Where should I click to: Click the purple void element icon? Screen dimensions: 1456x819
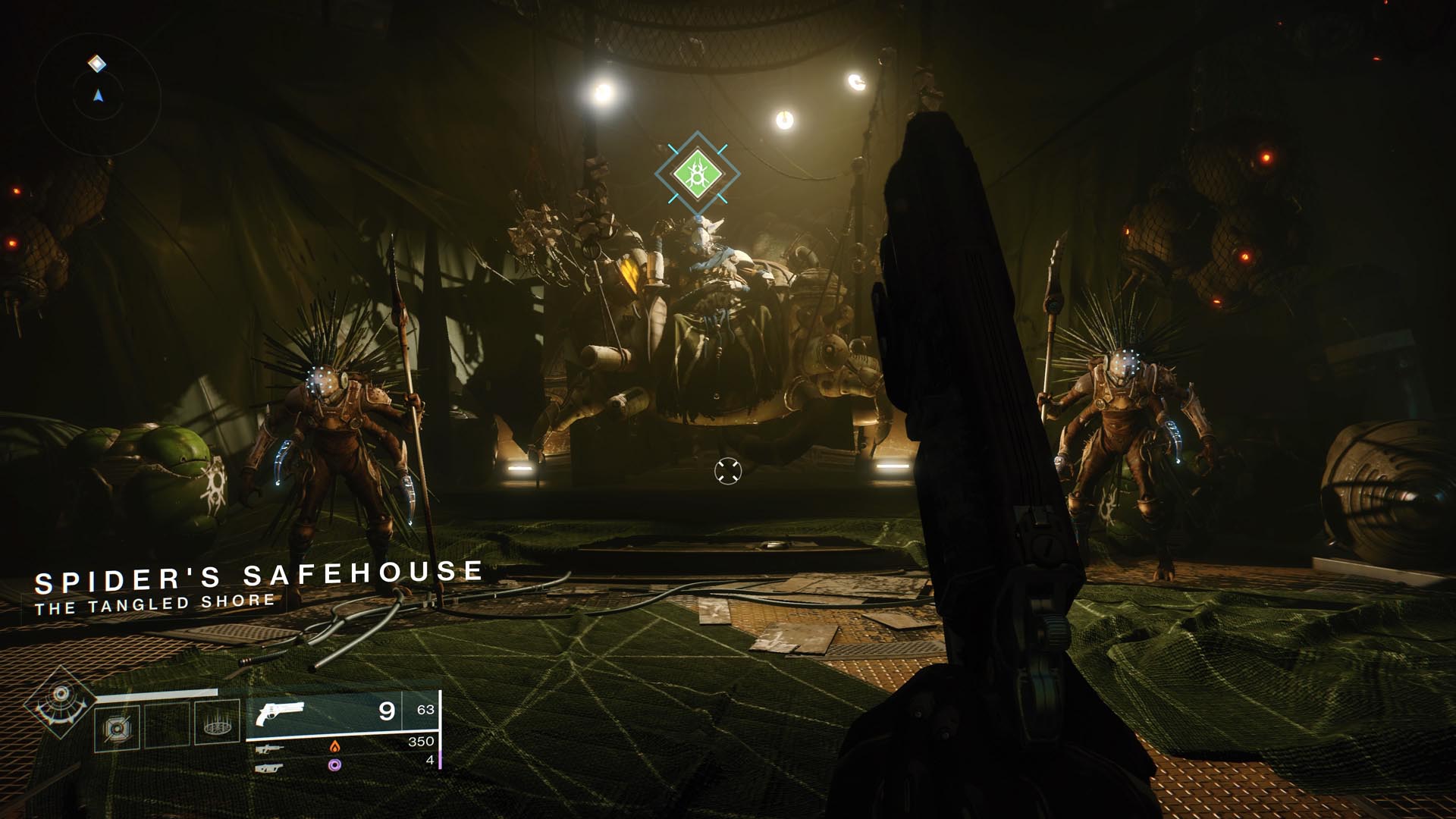click(x=335, y=767)
